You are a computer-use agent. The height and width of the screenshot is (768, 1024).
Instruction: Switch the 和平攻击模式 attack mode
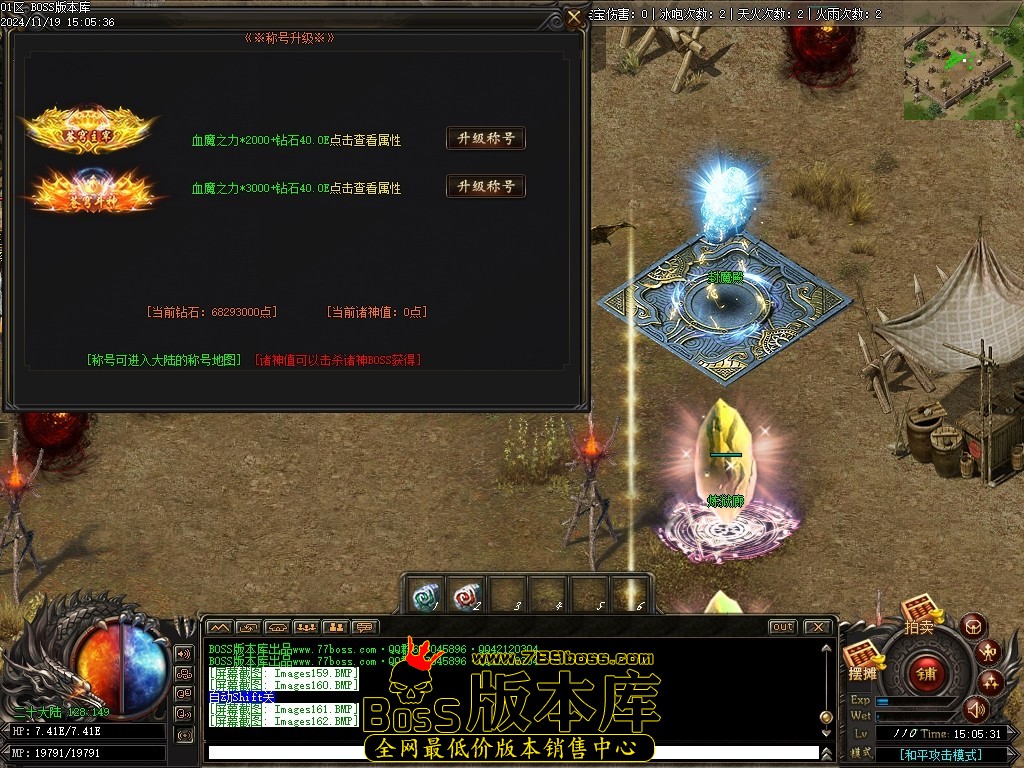point(940,755)
